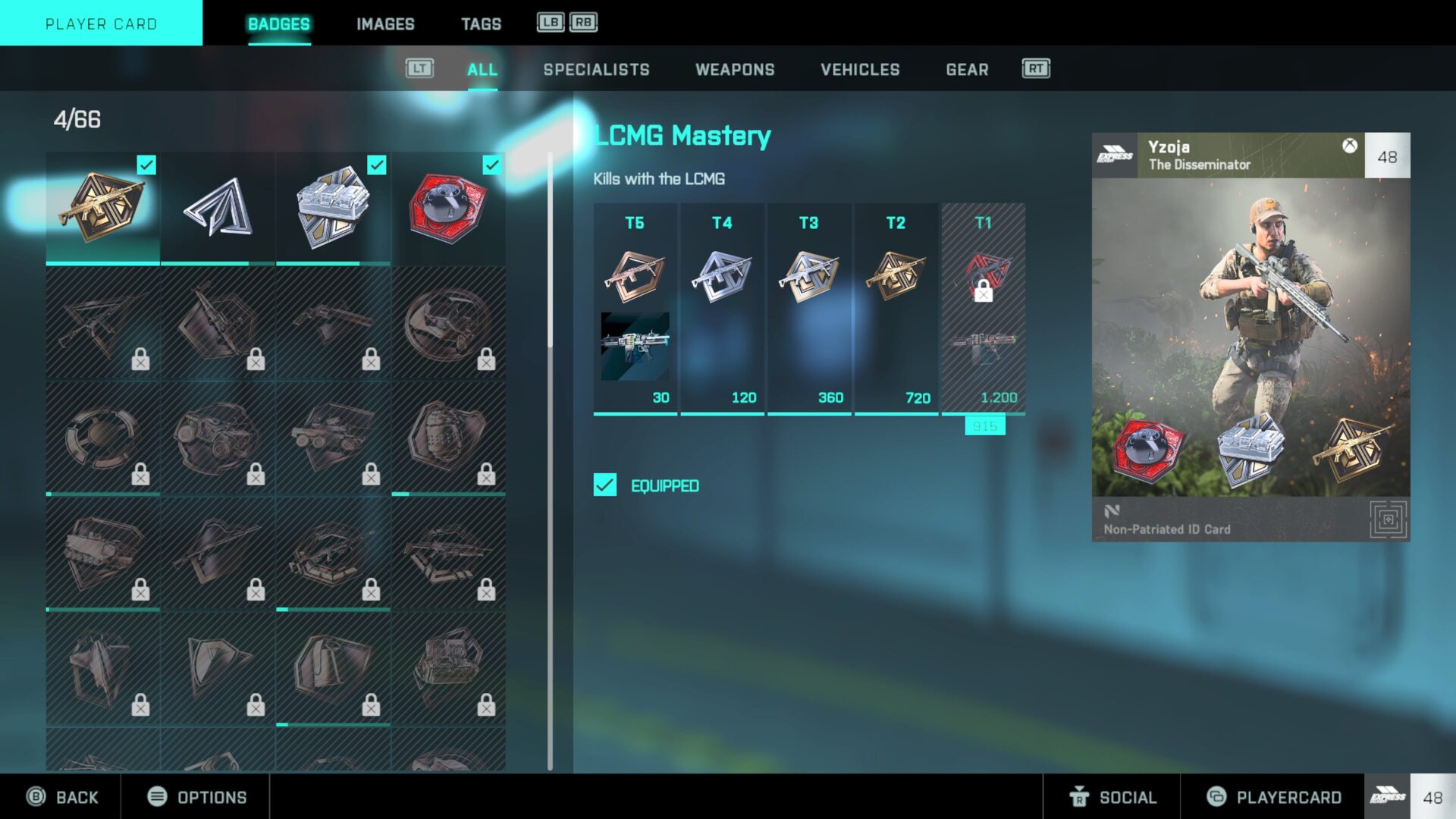This screenshot has width=1456, height=819.
Task: Select the silver ammo crate badge
Action: [x=333, y=207]
